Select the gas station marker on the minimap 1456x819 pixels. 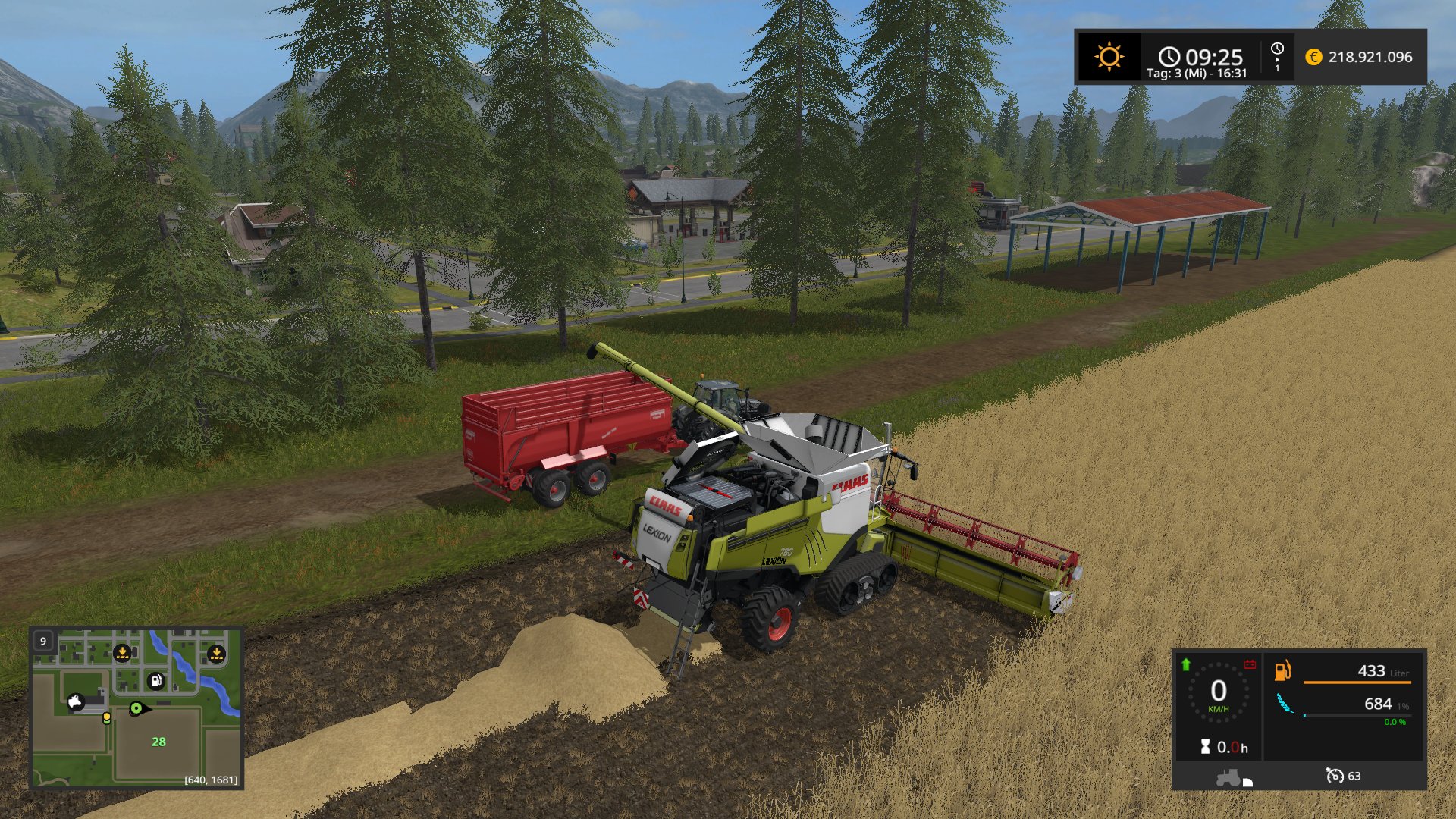[x=155, y=681]
